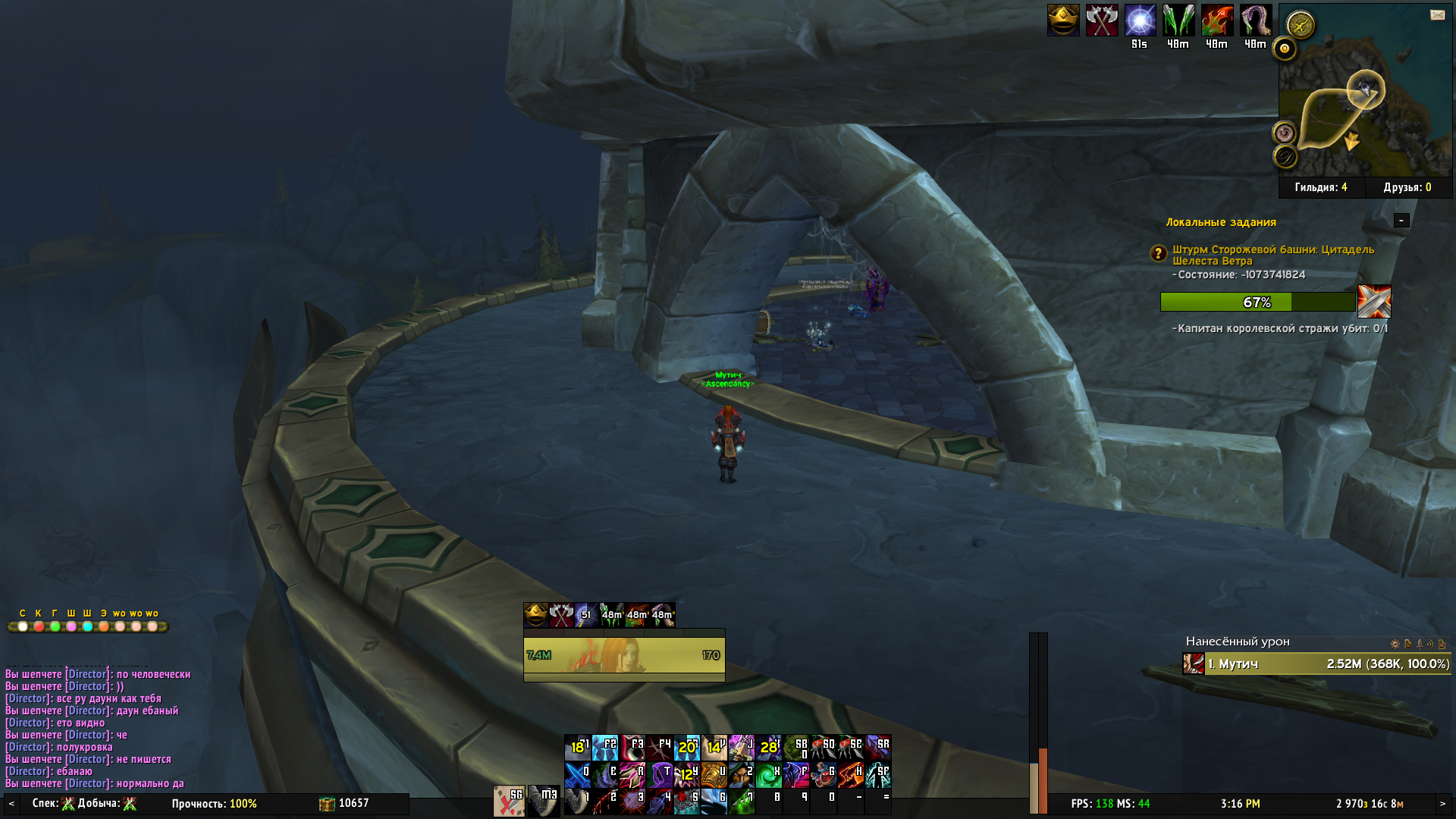Activate the golden helmet ability
This screenshot has height=819, width=1456.
tap(714, 775)
